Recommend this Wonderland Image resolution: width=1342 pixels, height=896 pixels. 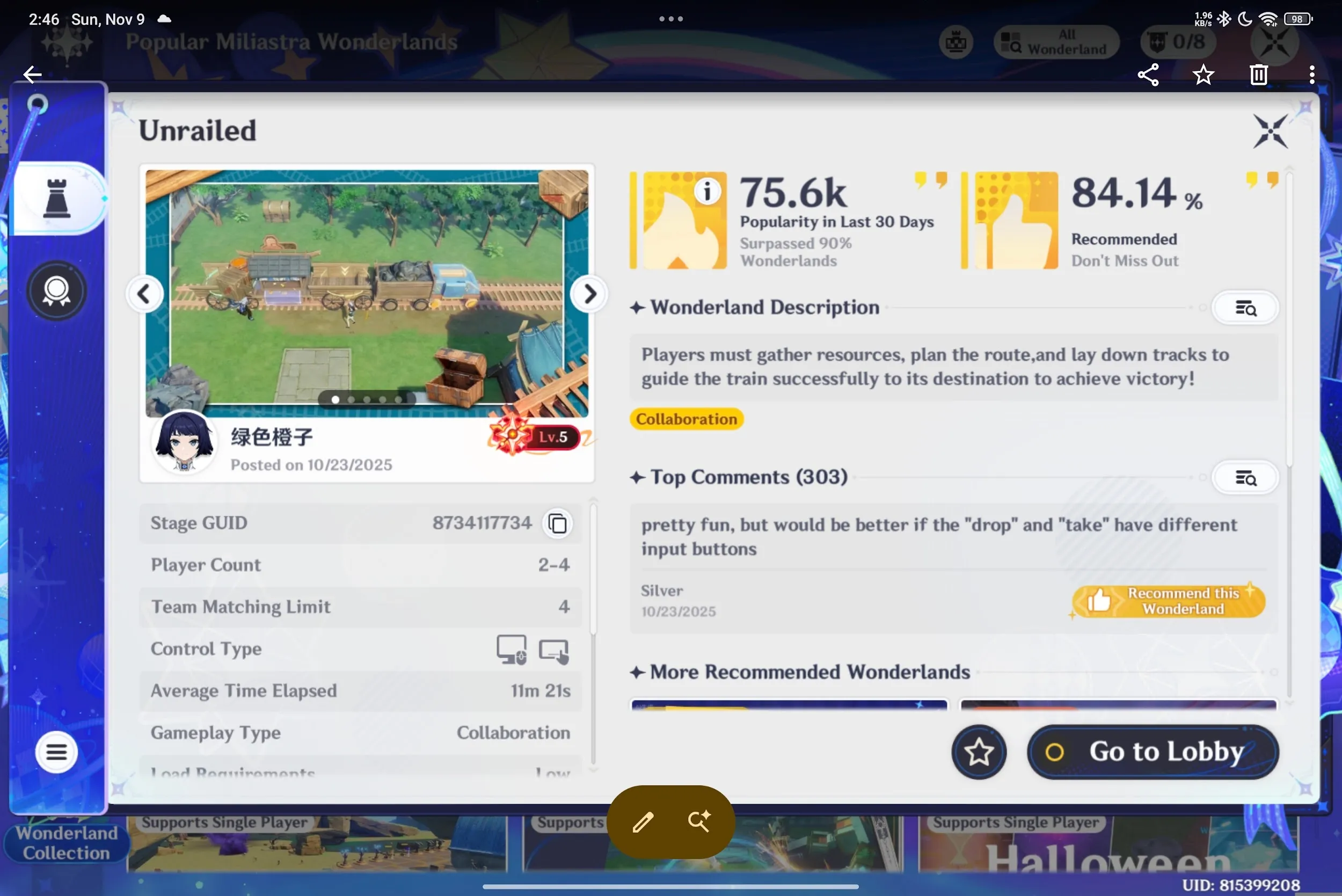coord(1168,601)
